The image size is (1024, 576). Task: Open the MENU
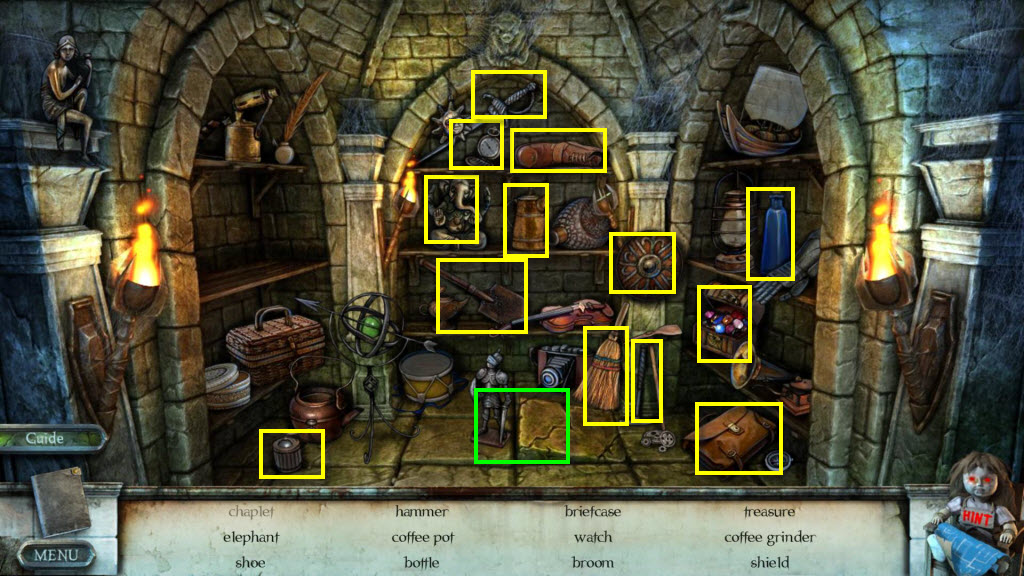(x=55, y=553)
